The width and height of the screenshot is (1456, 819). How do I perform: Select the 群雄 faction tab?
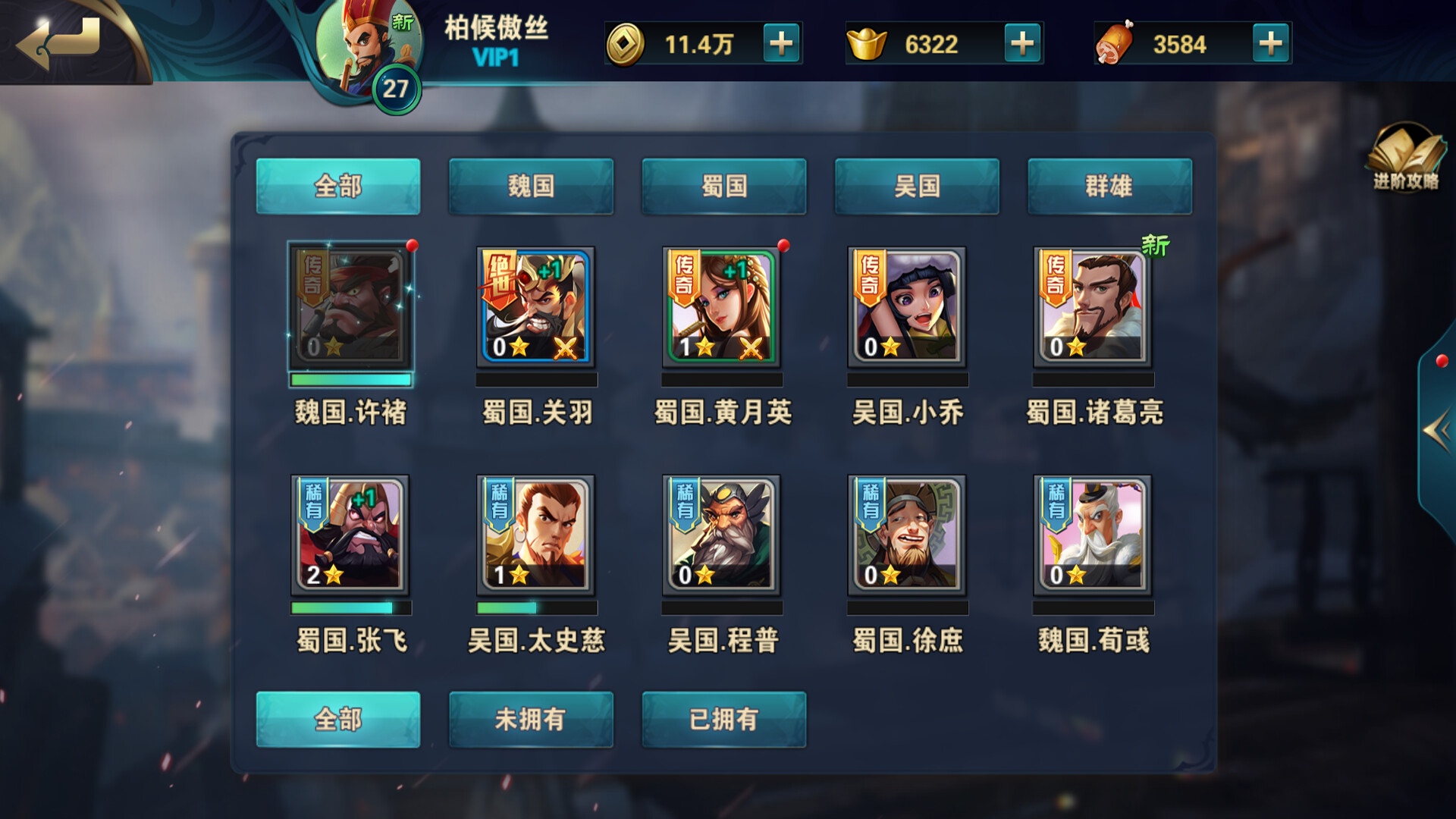[x=1109, y=187]
